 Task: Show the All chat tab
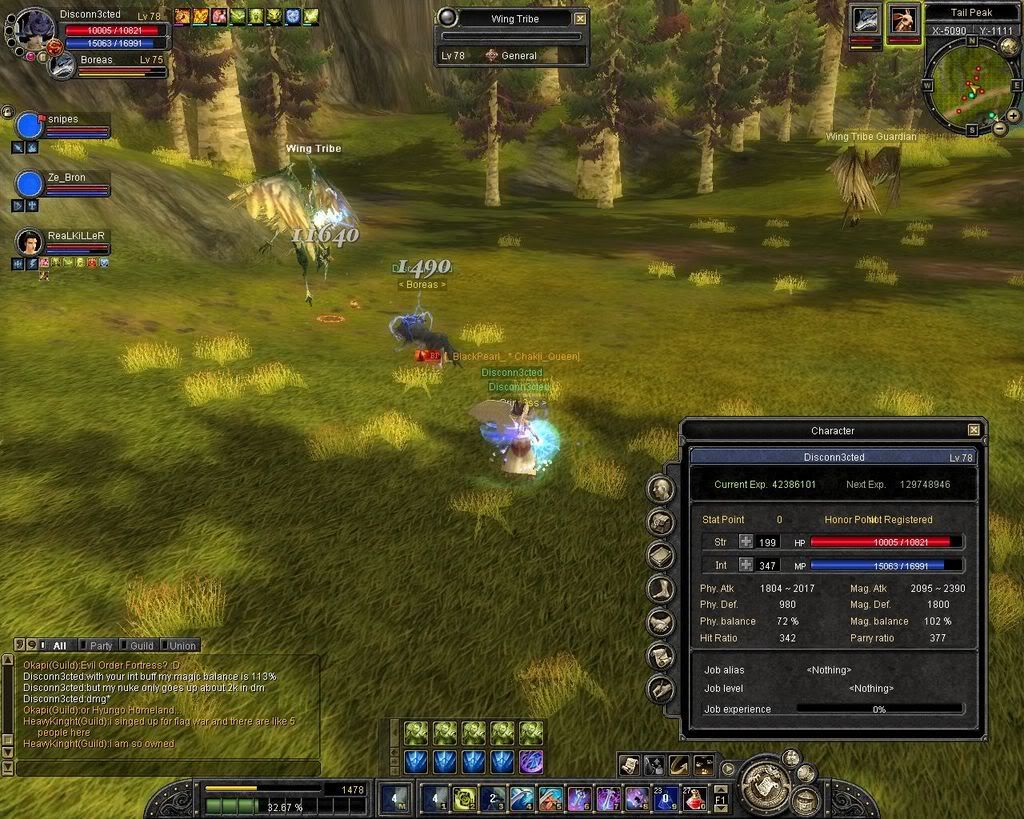[x=56, y=645]
